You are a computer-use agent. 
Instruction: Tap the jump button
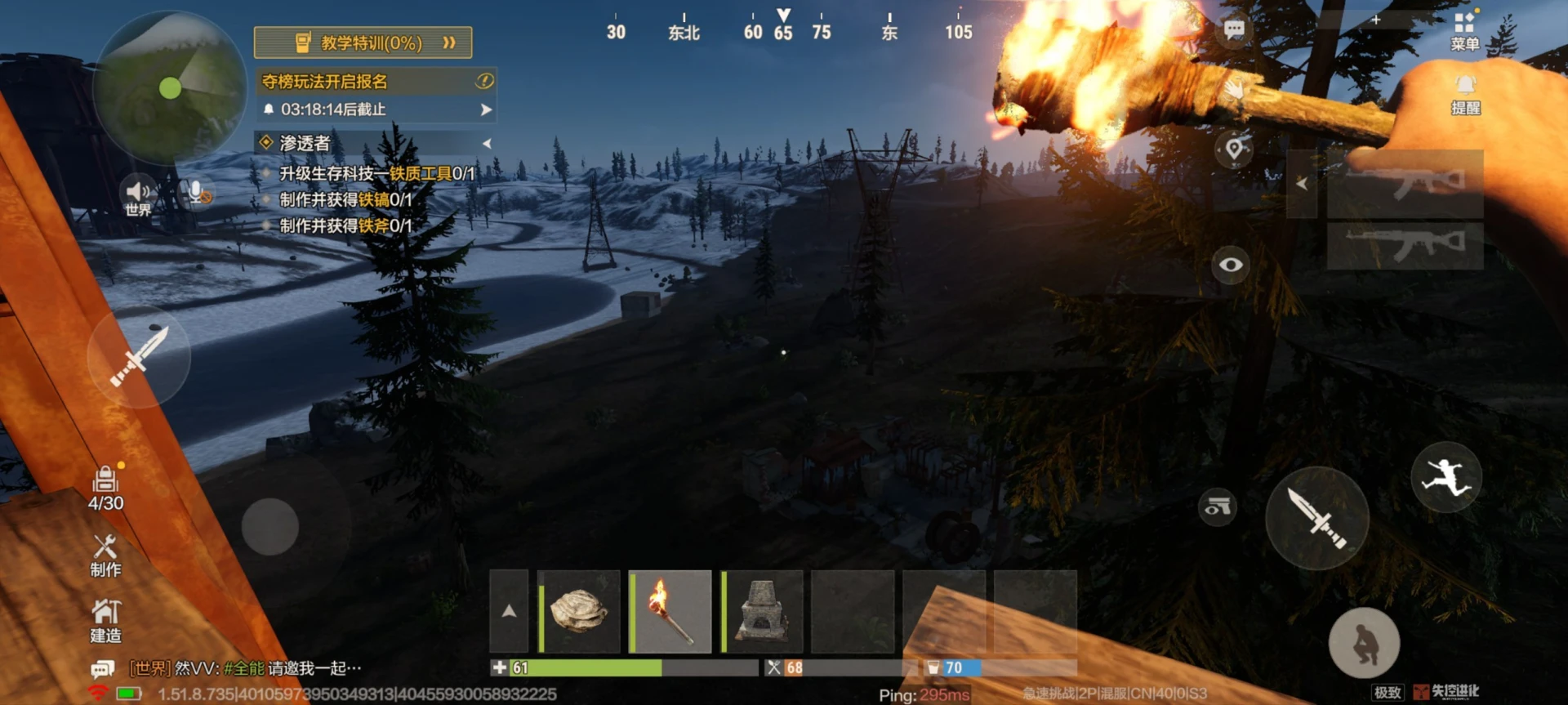click(x=1445, y=477)
